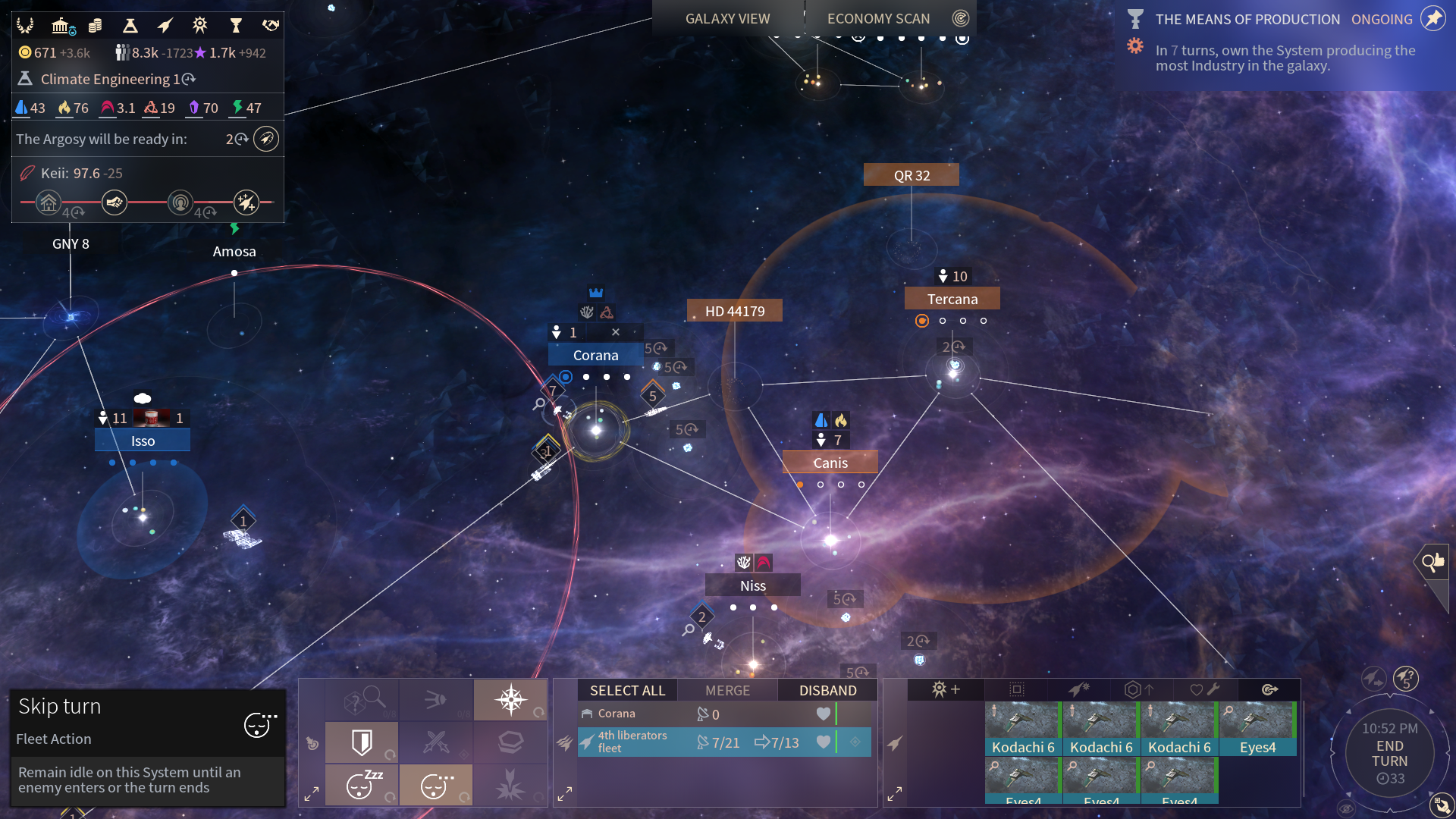The width and height of the screenshot is (1456, 819).
Task: Switch to Galaxy View
Action: point(727,19)
